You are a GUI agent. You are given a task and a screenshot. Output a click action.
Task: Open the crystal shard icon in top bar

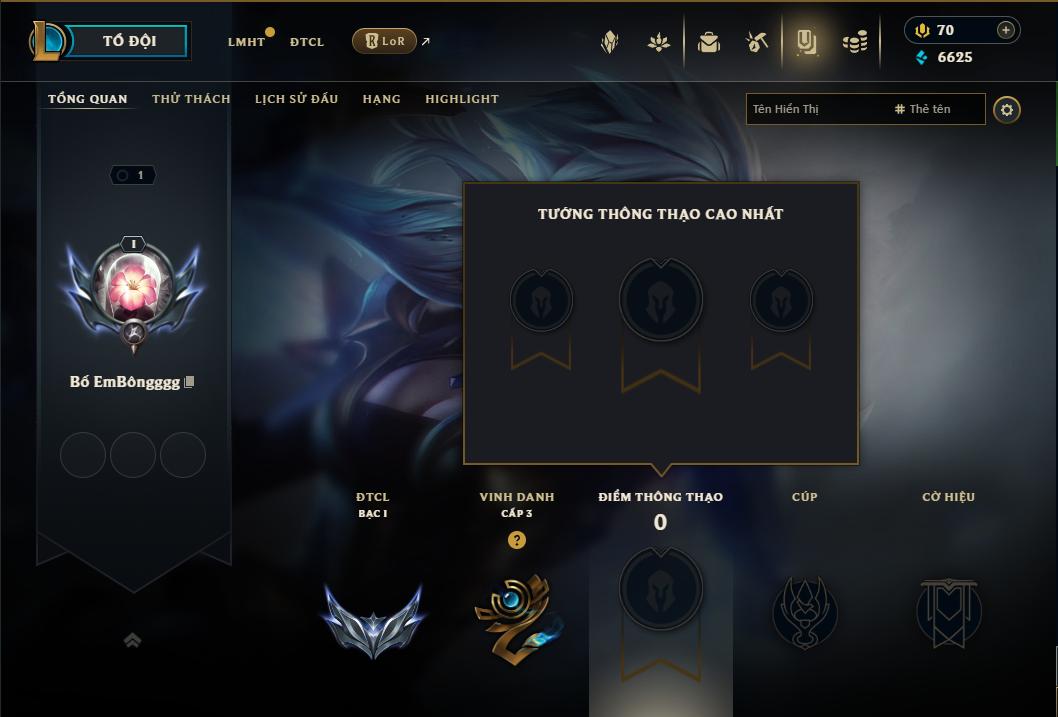click(610, 42)
